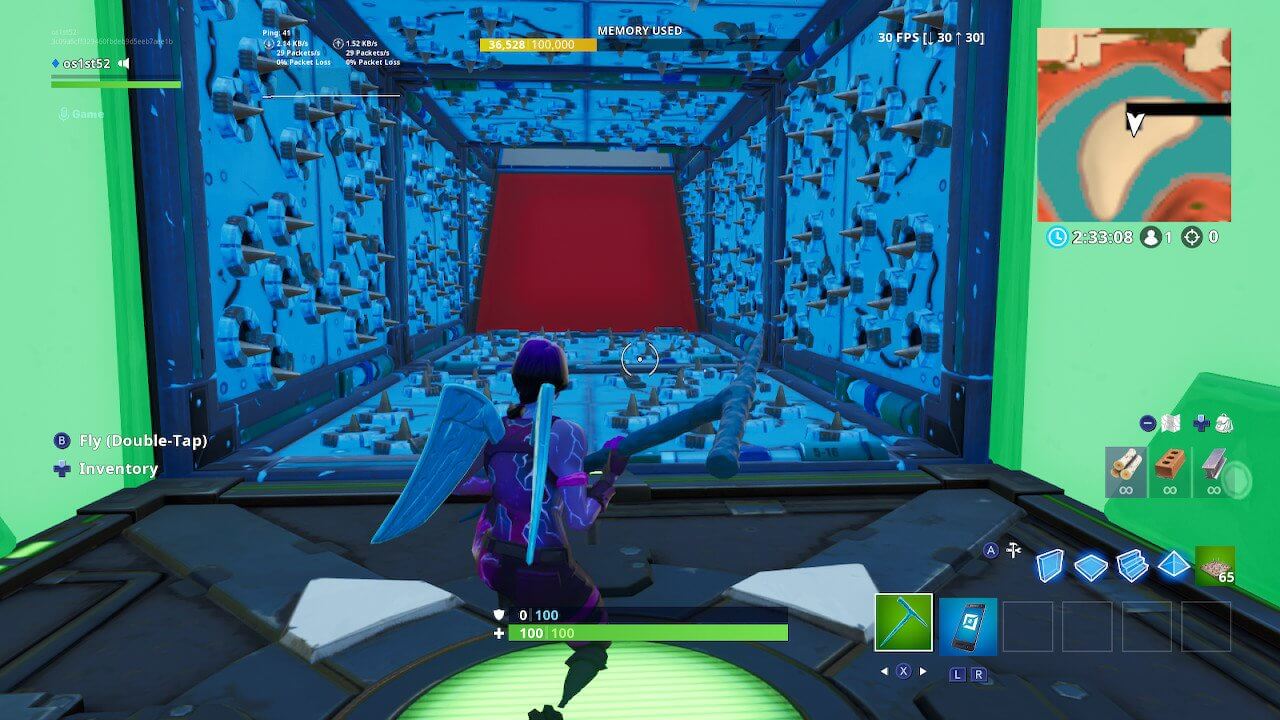Click the player count icon beside the timer

click(1151, 237)
